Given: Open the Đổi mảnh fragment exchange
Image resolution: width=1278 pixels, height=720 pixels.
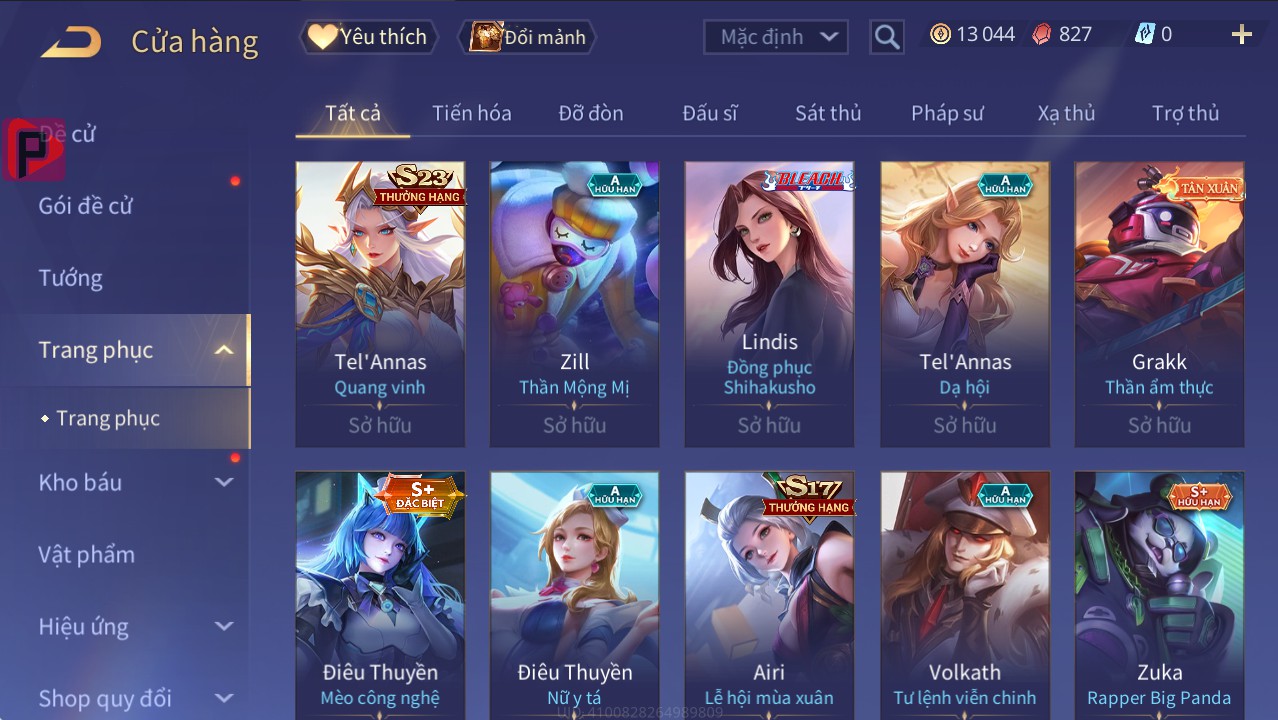Looking at the screenshot, I should pos(527,37).
